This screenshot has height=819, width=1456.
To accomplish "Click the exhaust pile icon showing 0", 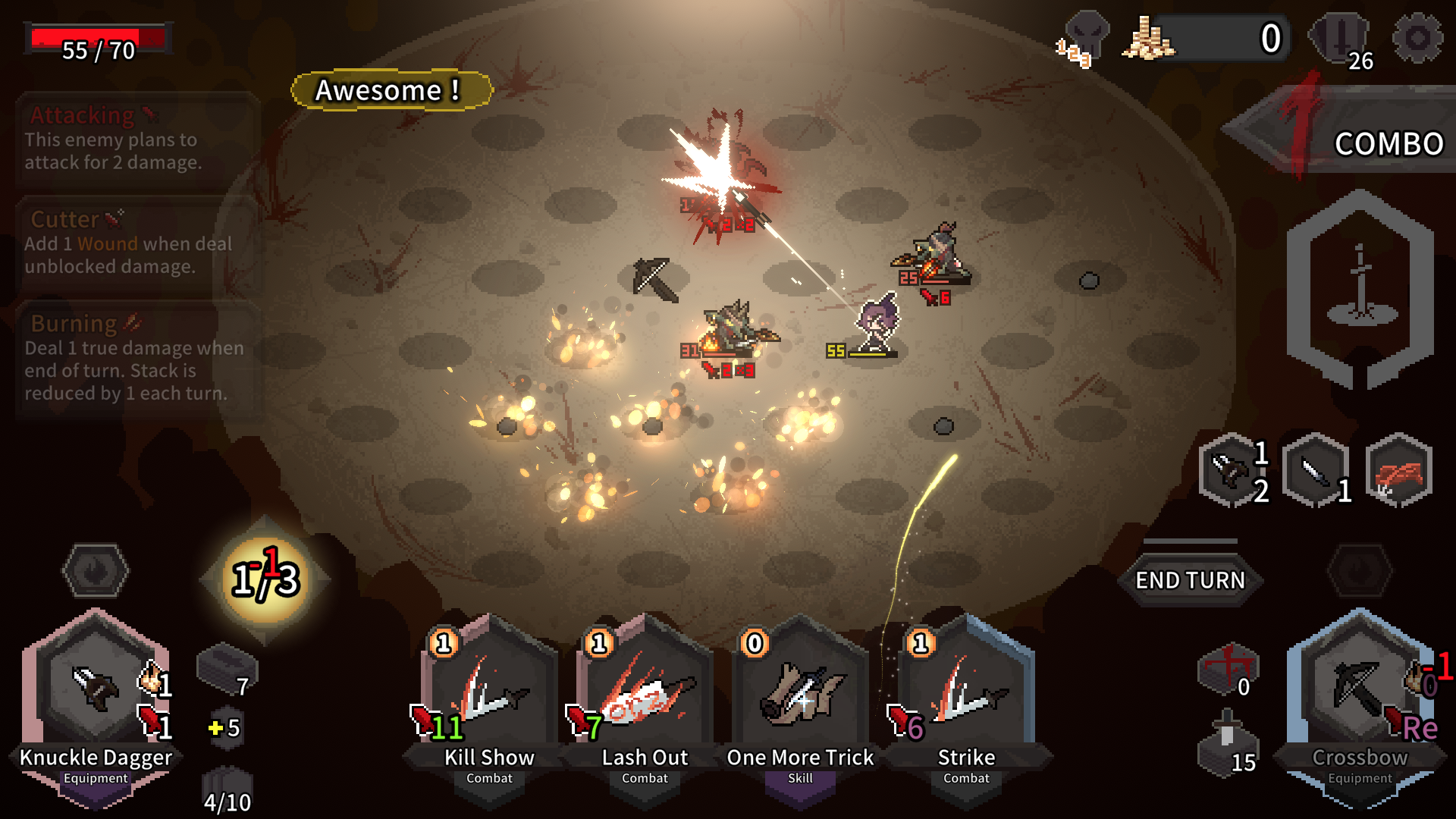I will (x=1228, y=669).
